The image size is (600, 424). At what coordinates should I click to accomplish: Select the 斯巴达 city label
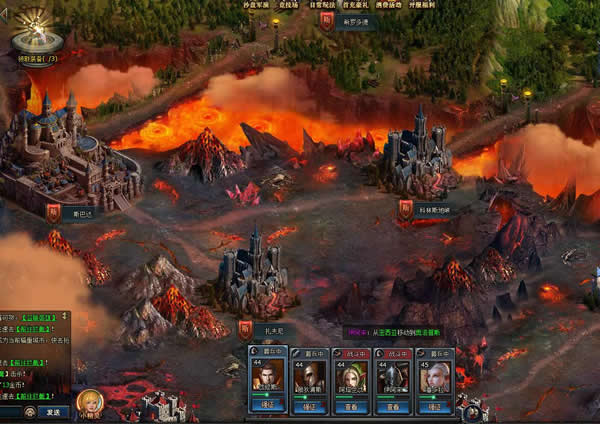[82, 212]
